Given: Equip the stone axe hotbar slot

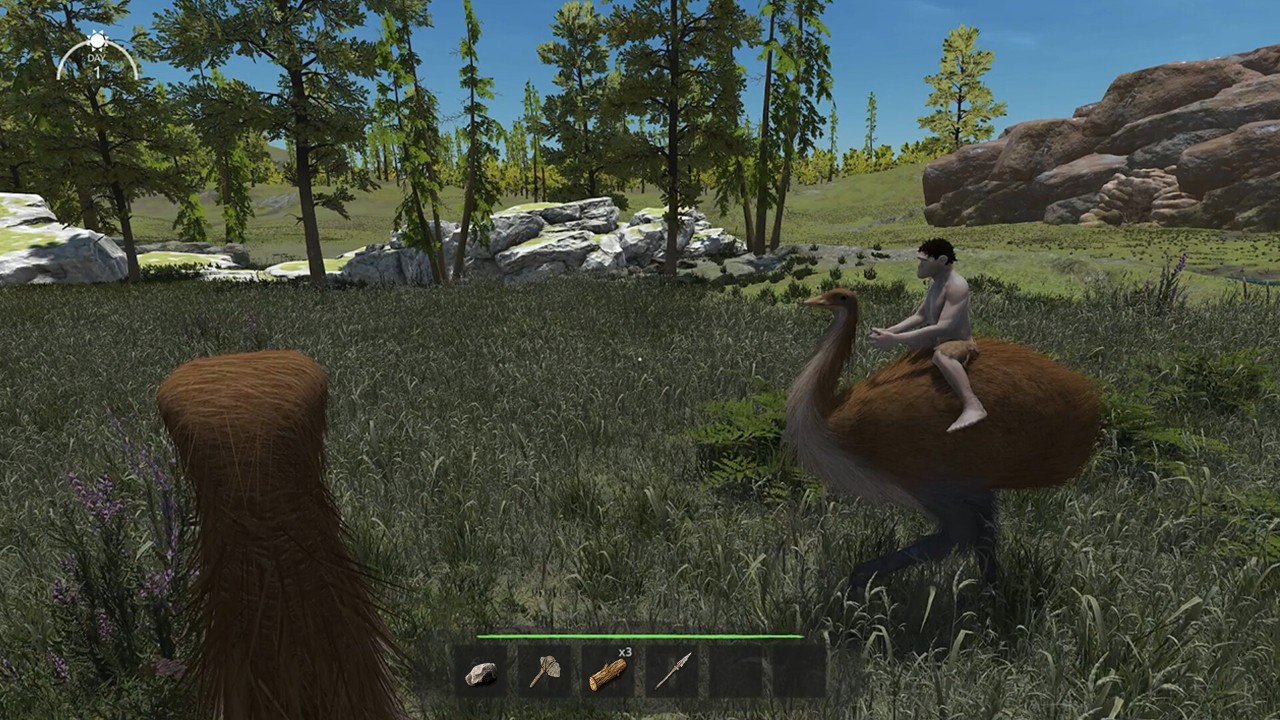Looking at the screenshot, I should coord(544,672).
